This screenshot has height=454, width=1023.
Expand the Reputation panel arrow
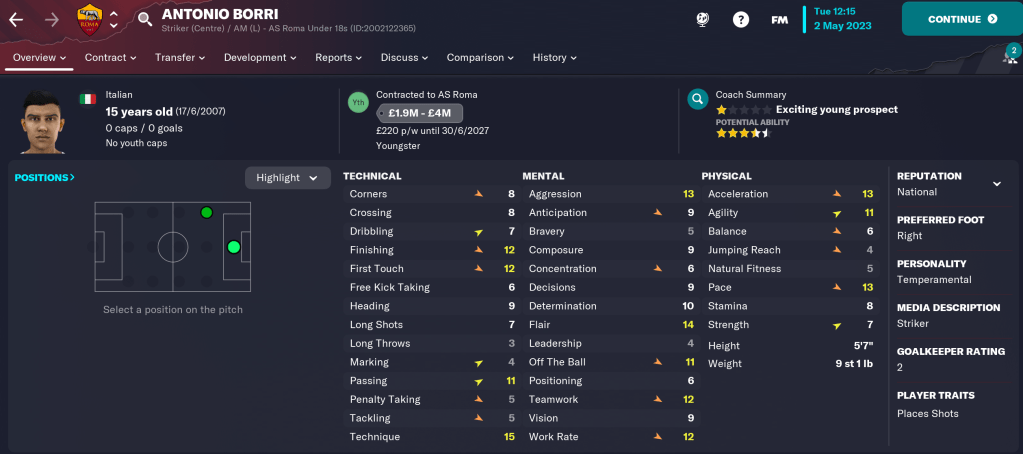[996, 184]
